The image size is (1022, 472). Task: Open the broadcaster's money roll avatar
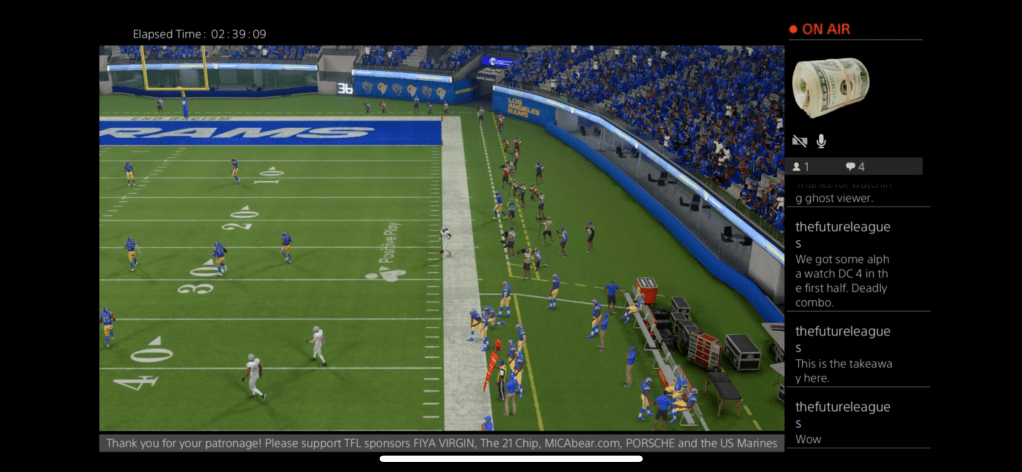(x=830, y=87)
